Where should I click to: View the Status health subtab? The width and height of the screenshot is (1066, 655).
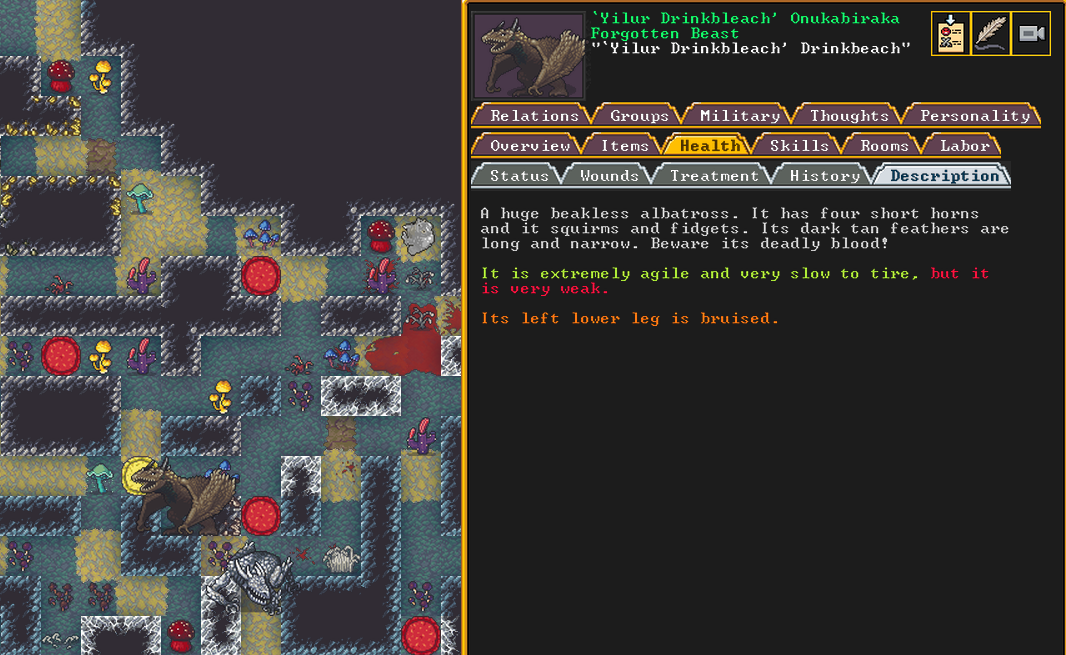(519, 176)
